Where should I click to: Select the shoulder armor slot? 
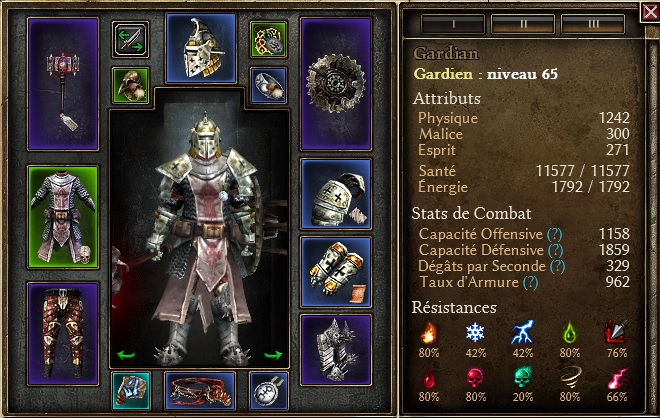click(335, 190)
